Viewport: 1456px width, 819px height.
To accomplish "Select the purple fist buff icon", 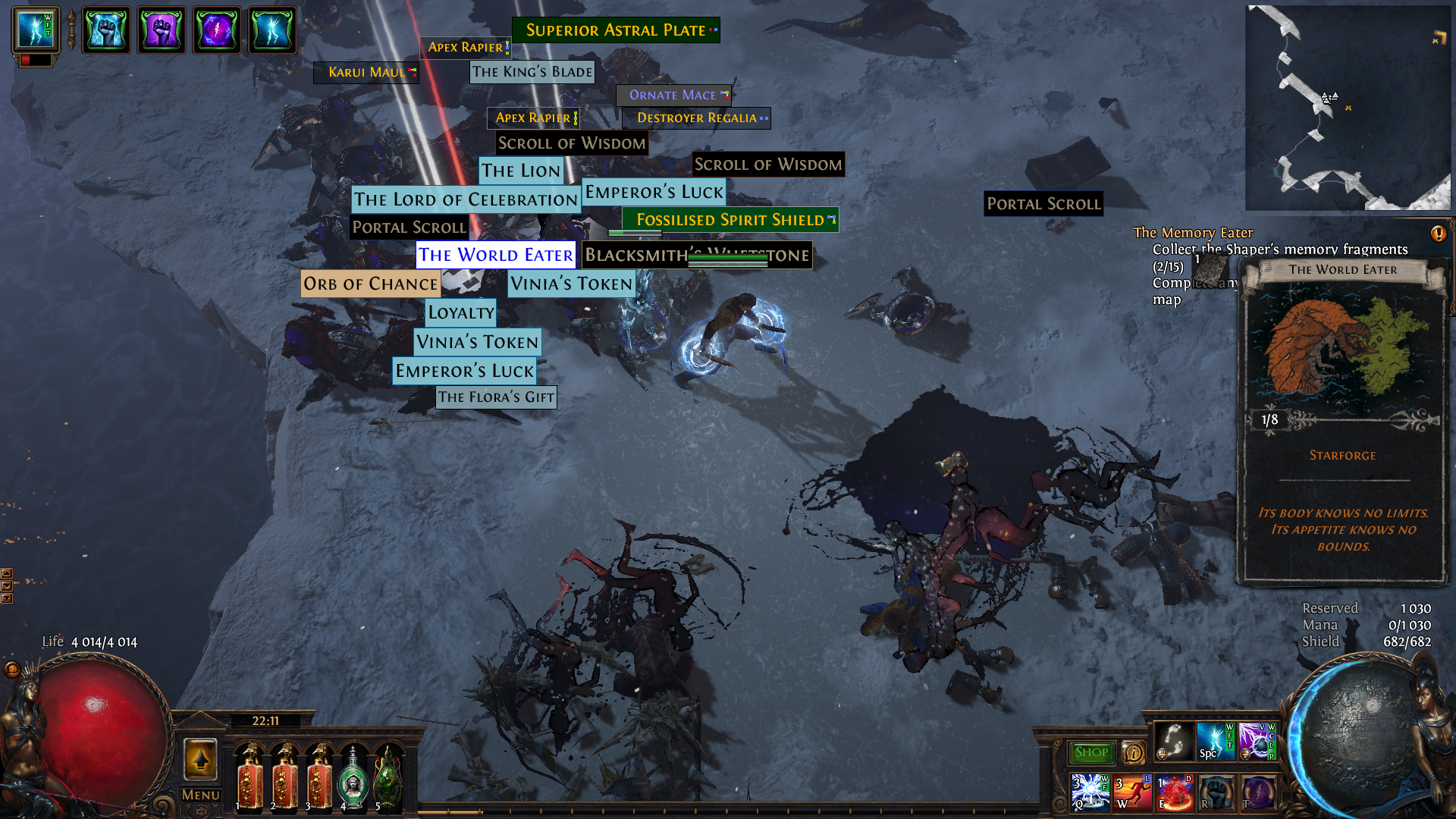I will [x=161, y=30].
